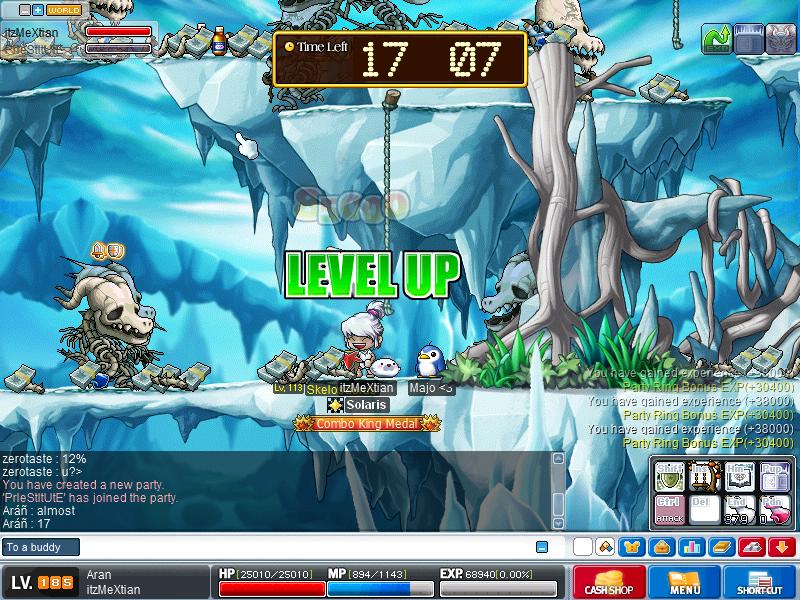The height and width of the screenshot is (600, 800).
Task: Select the Pdn pink potion quickslot
Action: tap(773, 508)
